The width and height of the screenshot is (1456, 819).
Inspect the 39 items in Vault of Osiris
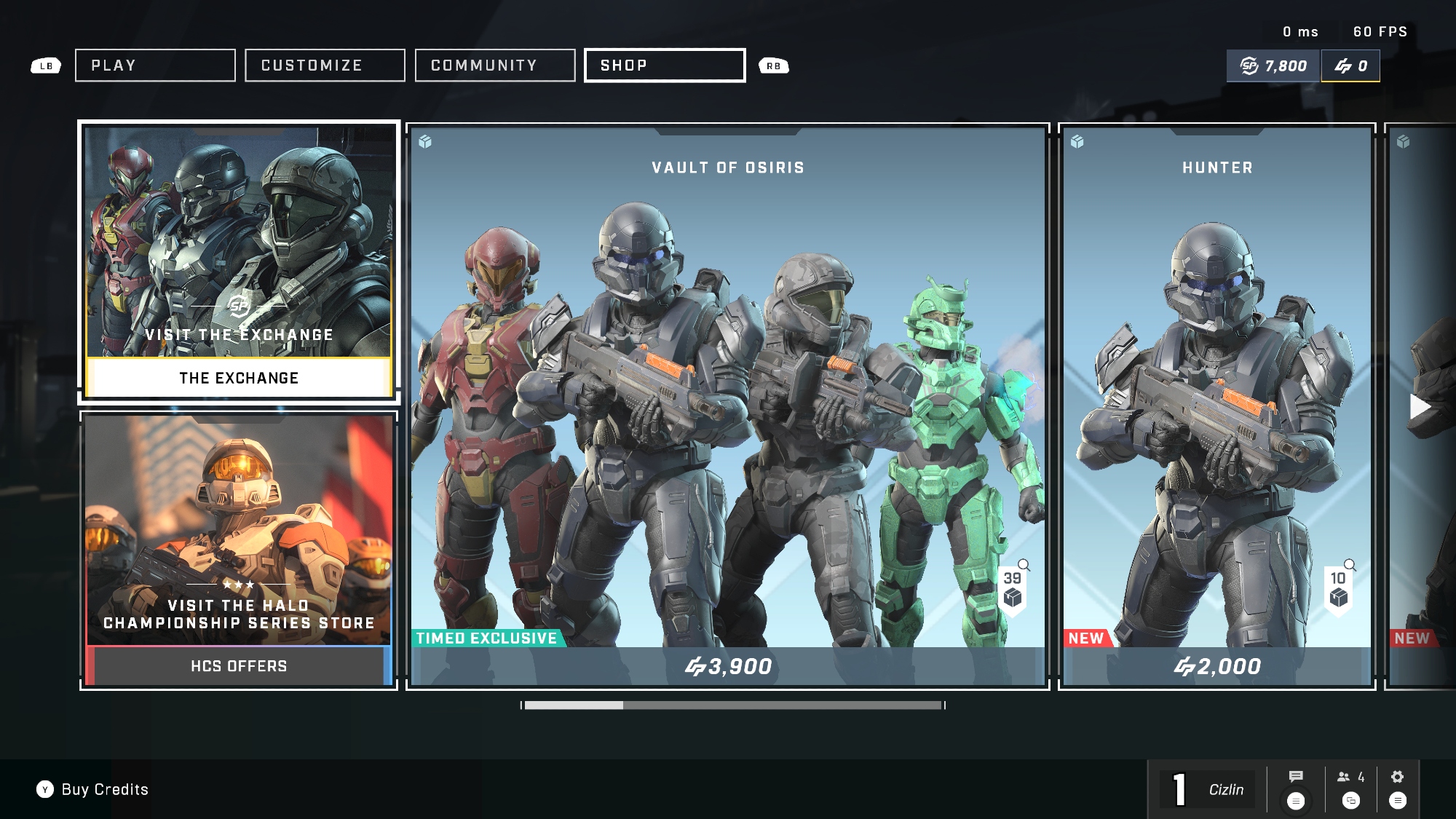1013,588
